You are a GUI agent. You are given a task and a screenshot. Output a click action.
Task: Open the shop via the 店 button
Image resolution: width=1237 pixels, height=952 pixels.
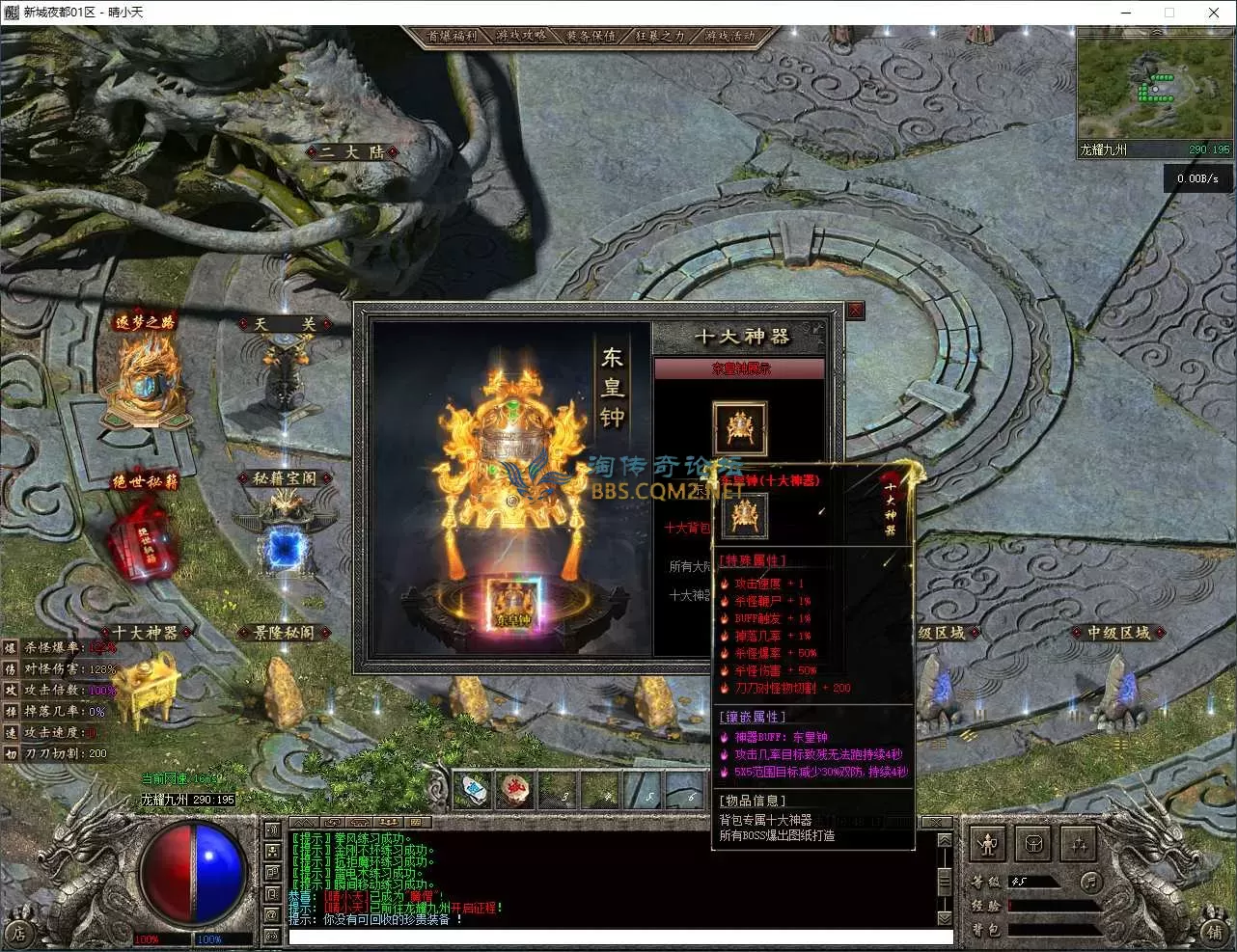18,933
